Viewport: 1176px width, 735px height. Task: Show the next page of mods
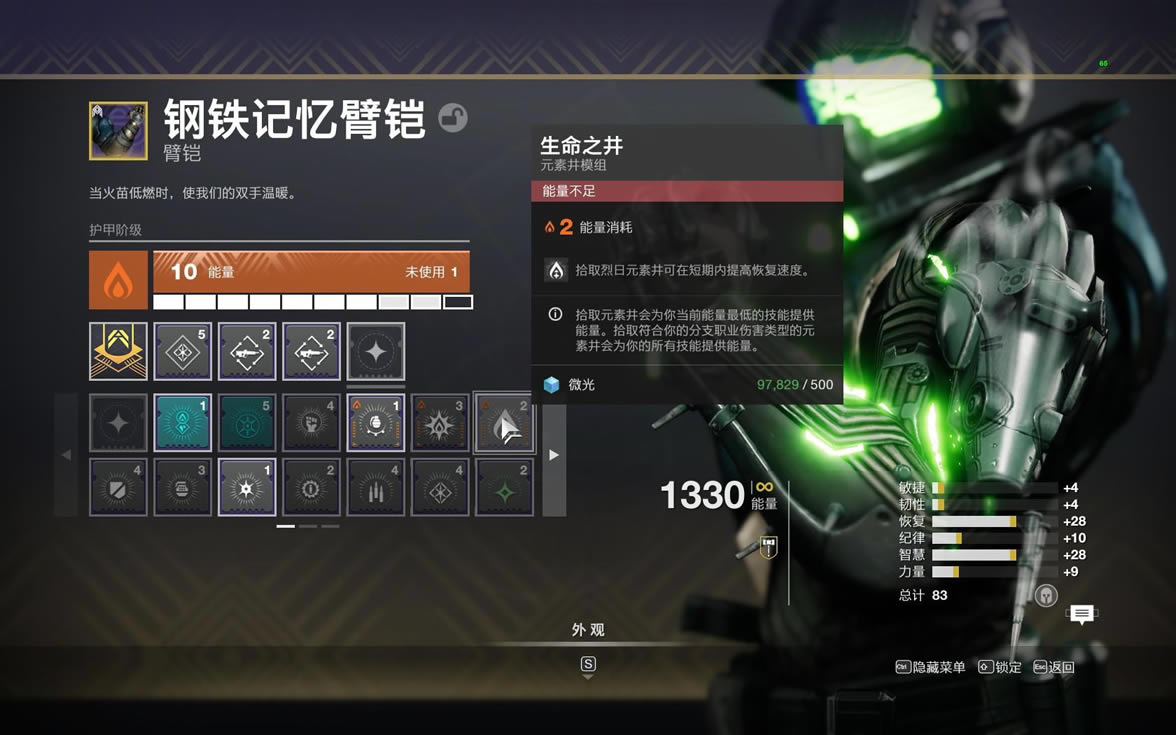click(554, 455)
